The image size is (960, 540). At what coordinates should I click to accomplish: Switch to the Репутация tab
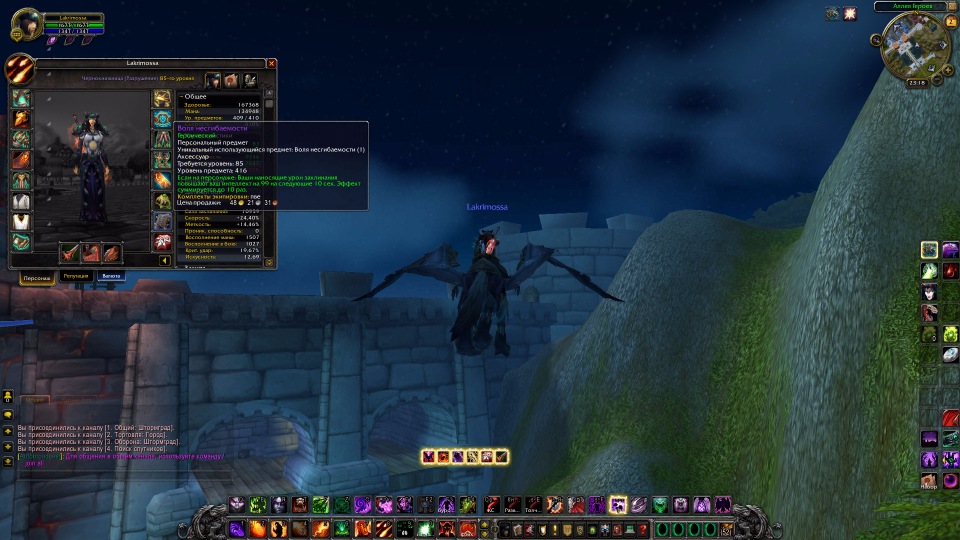point(76,276)
